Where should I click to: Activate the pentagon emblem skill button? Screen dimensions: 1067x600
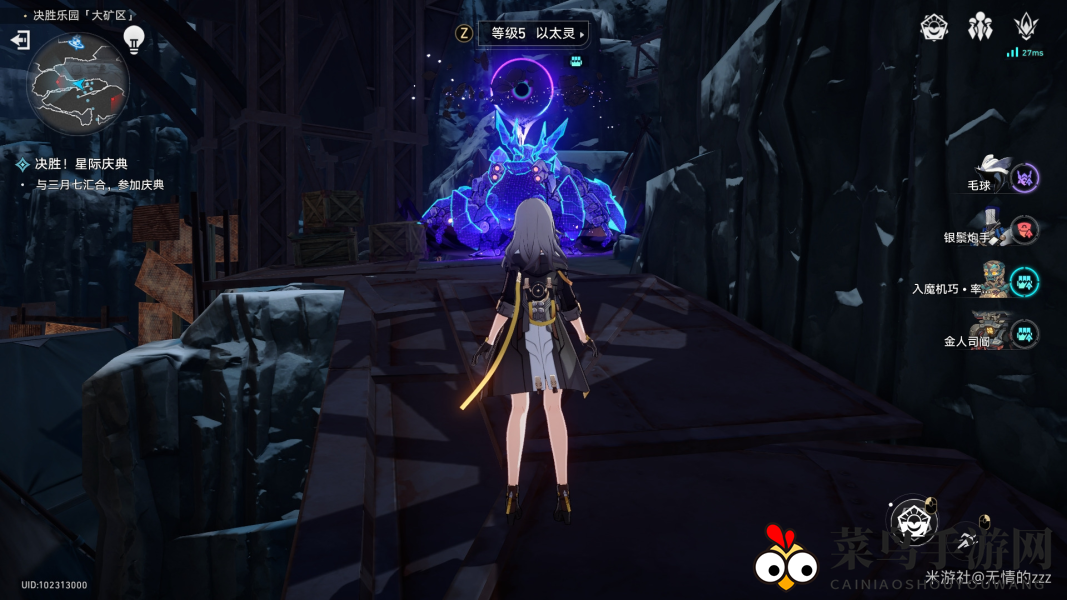click(912, 520)
